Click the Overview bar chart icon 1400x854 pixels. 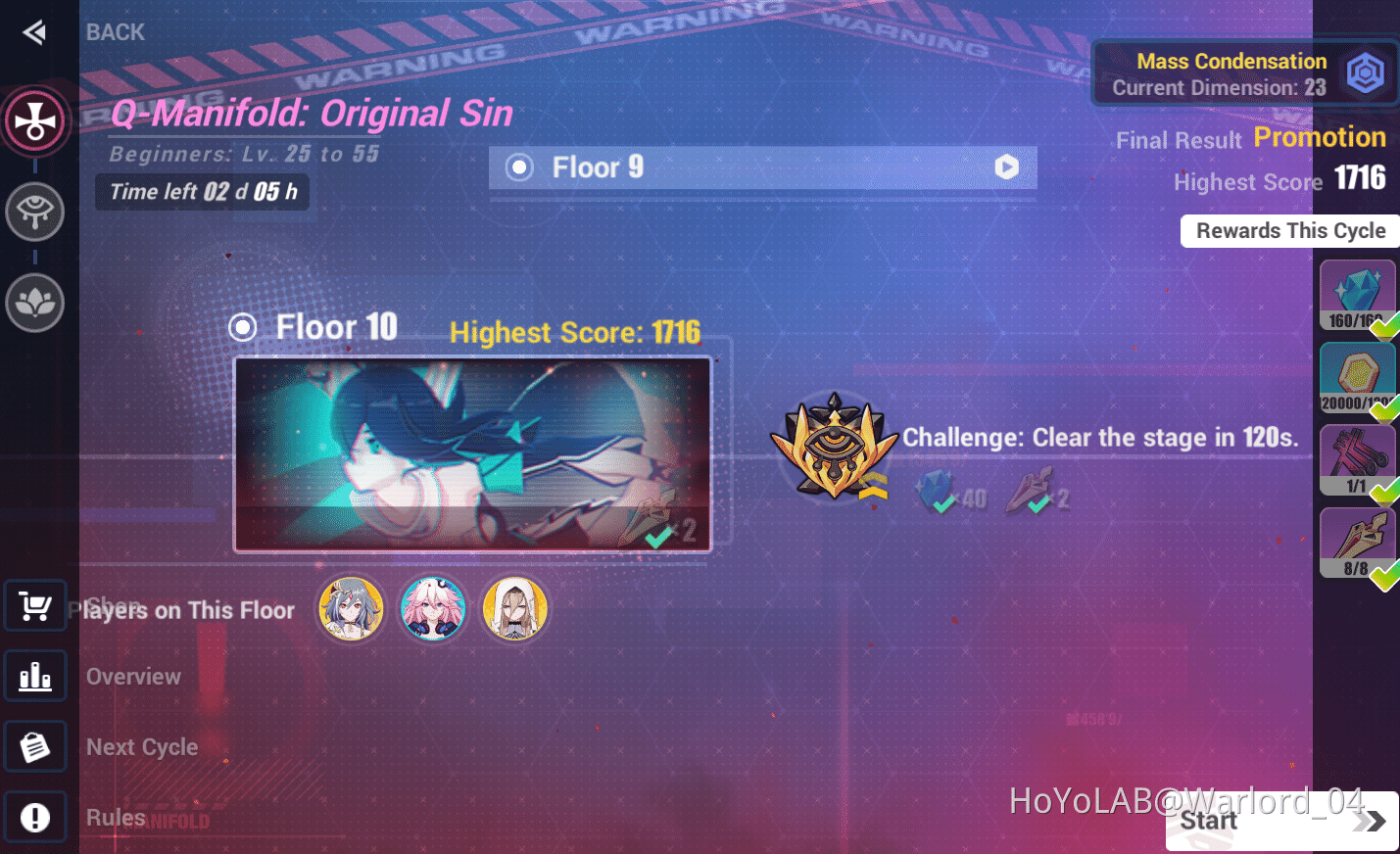(35, 676)
